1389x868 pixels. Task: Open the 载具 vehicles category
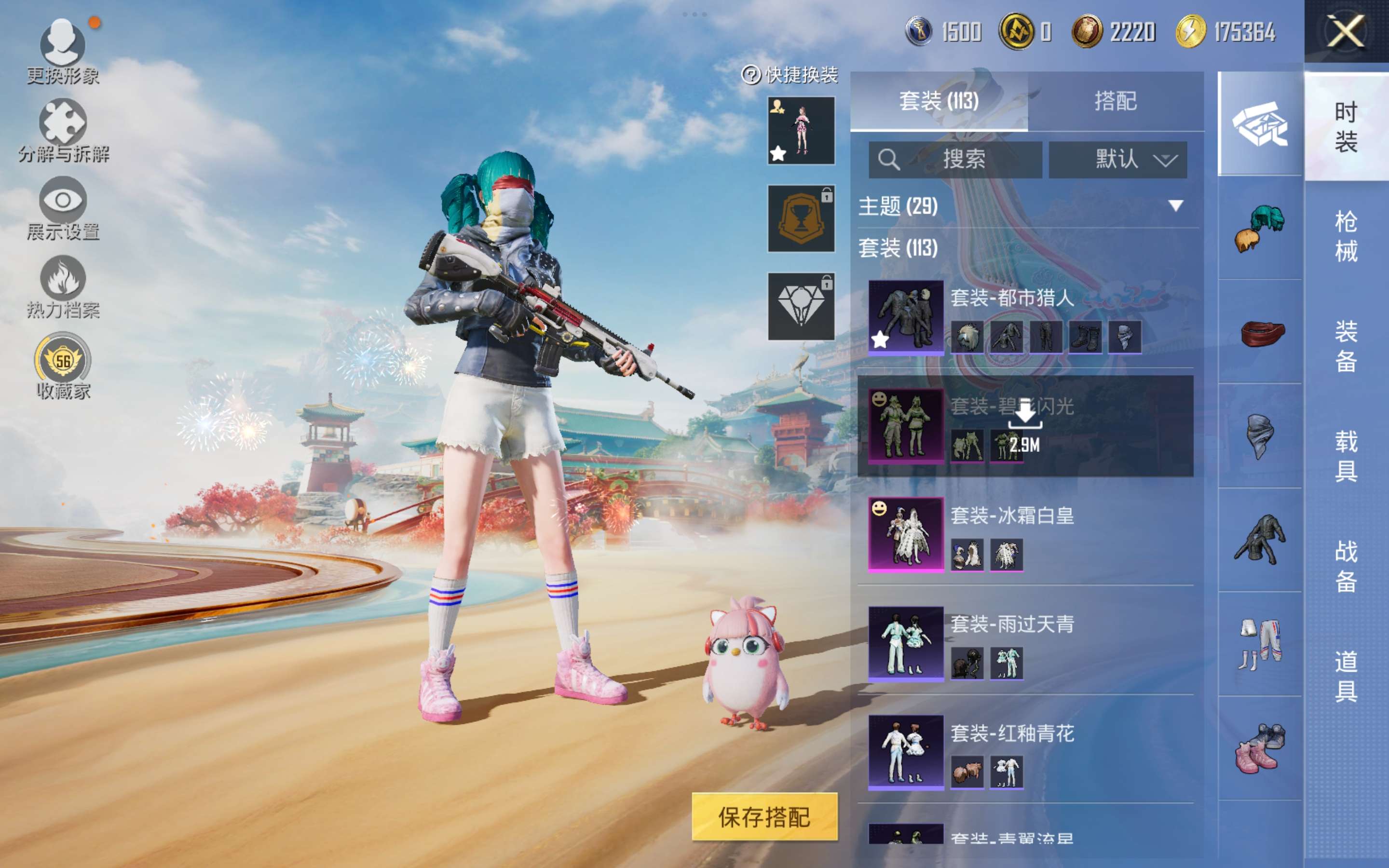[1346, 456]
